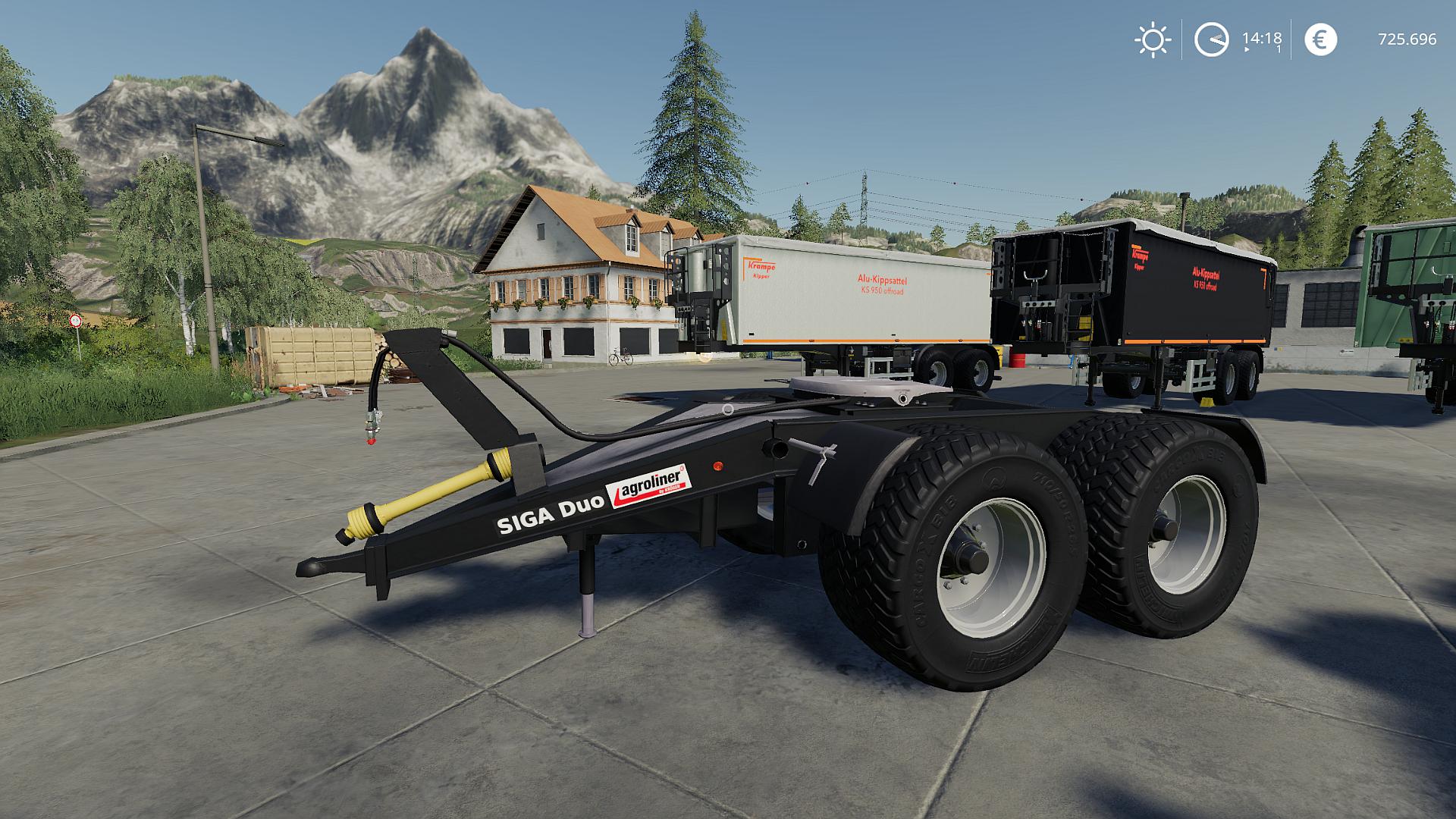
Task: Click the sunny weather icon
Action: click(1152, 39)
